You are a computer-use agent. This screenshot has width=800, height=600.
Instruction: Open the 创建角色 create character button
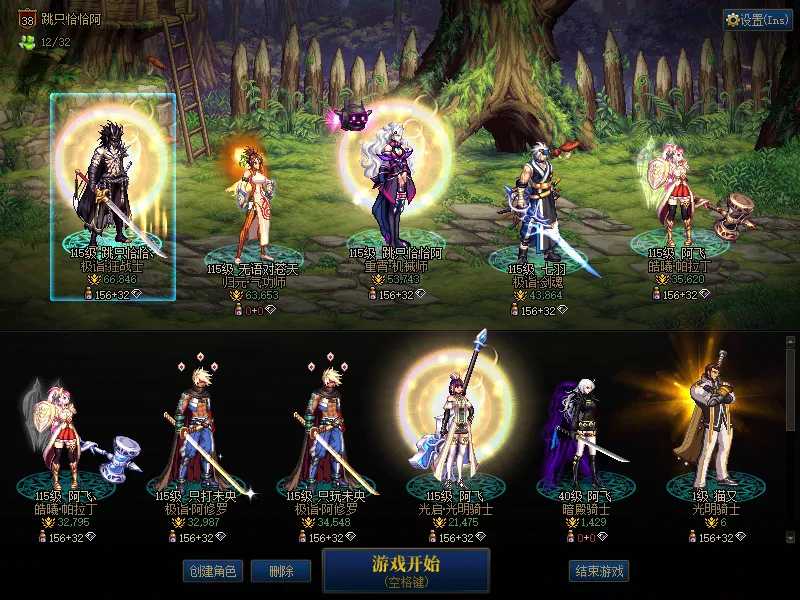[x=212, y=571]
